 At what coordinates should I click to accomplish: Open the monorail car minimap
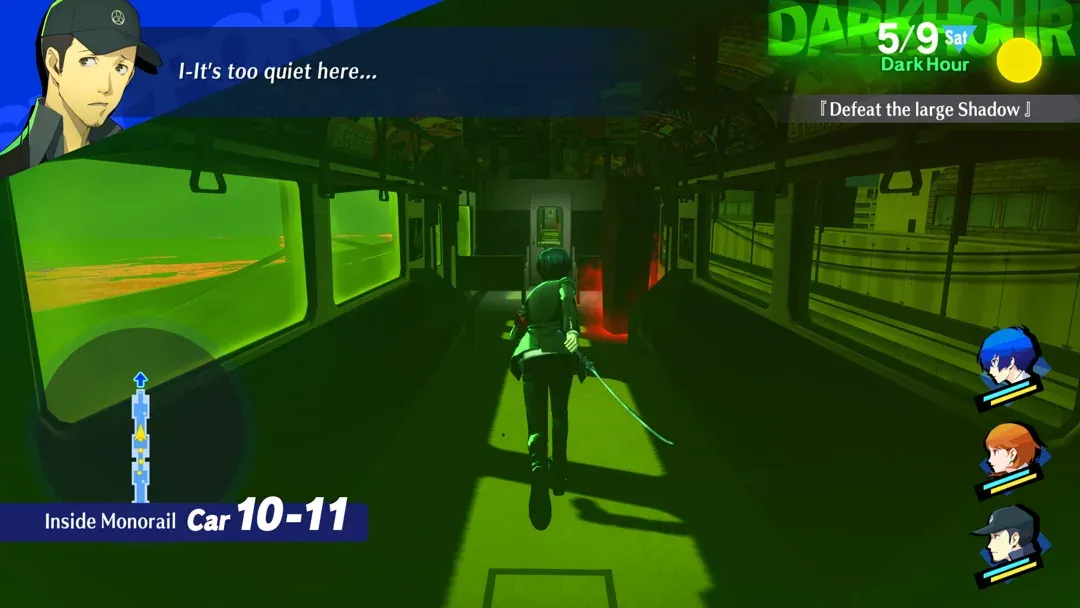(140, 432)
